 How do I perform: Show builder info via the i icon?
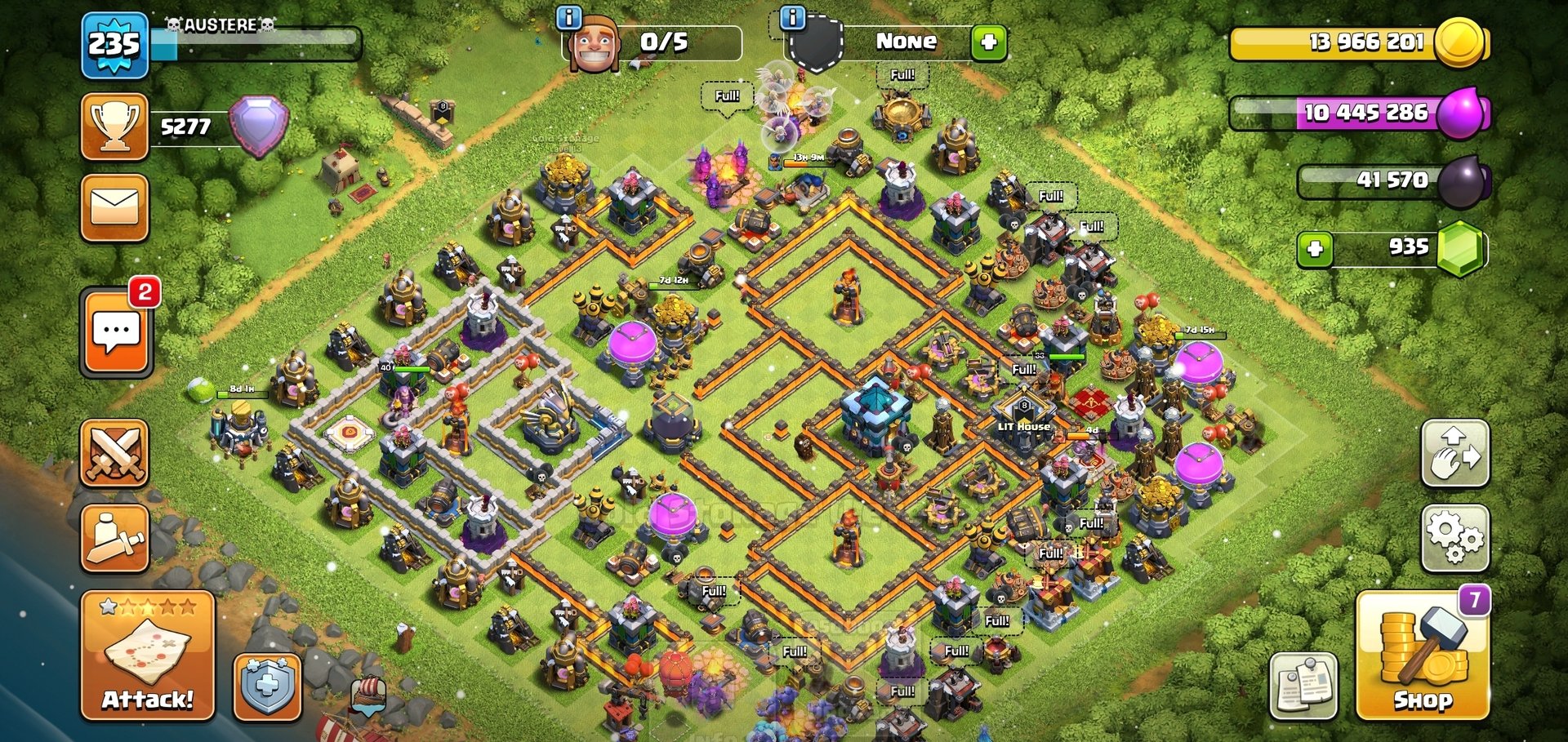(568, 17)
